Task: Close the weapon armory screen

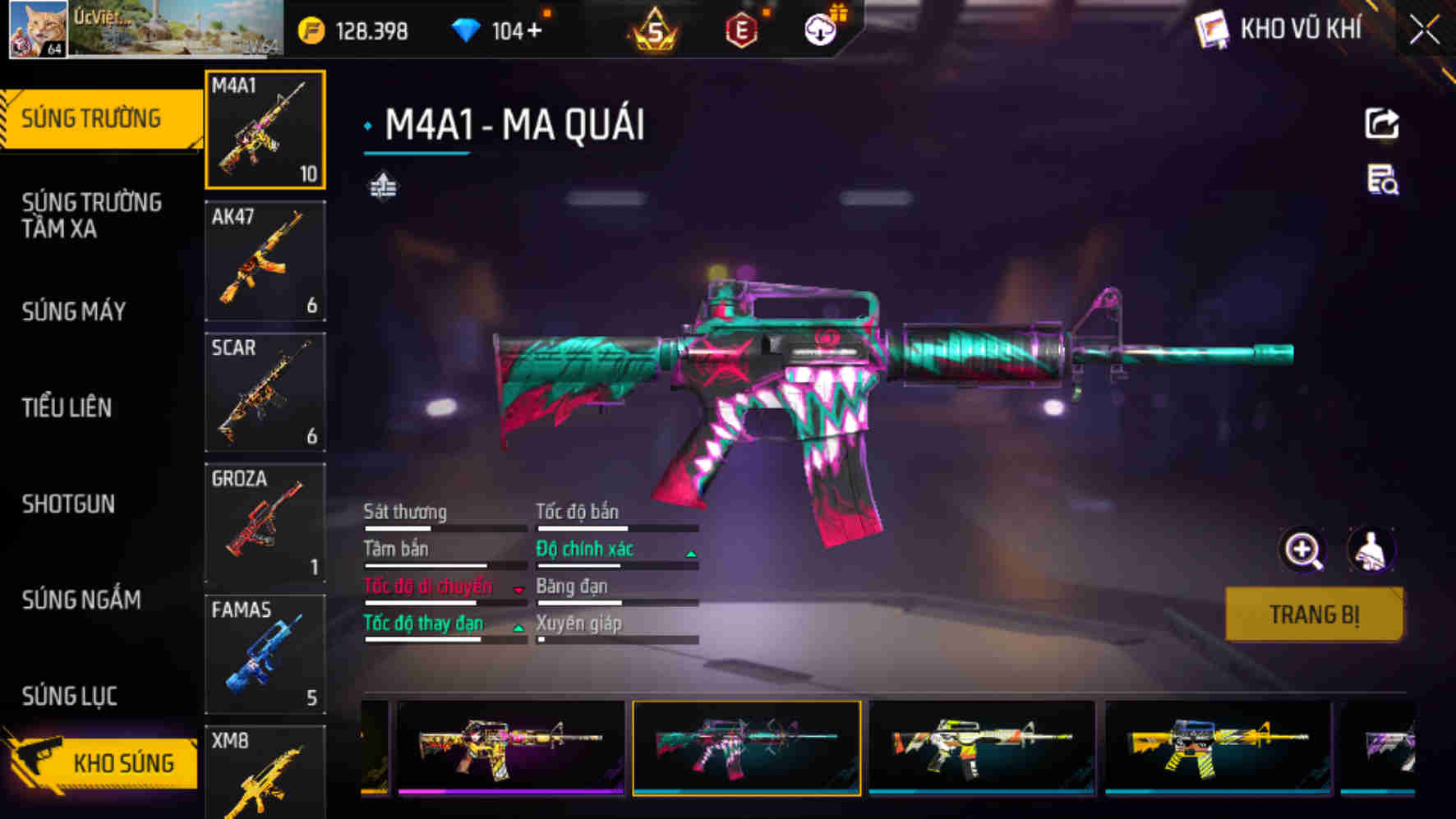Action: click(1425, 31)
